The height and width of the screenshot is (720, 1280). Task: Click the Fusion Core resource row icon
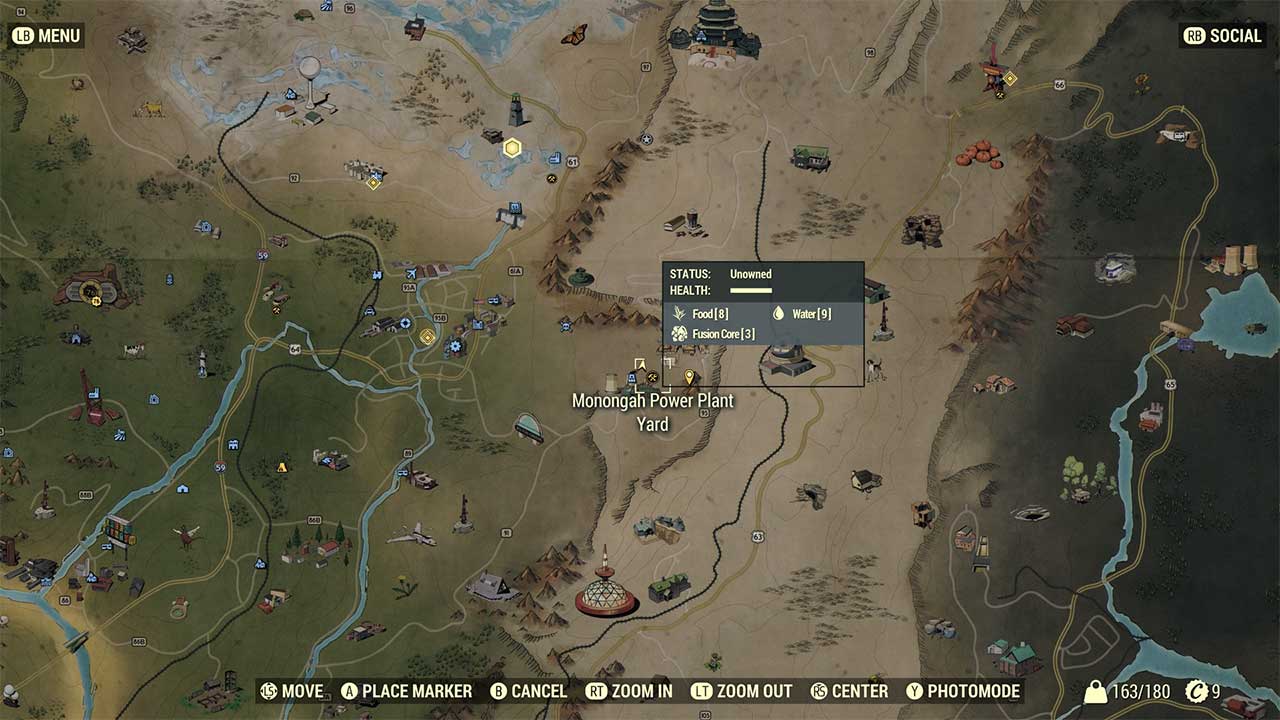point(680,334)
